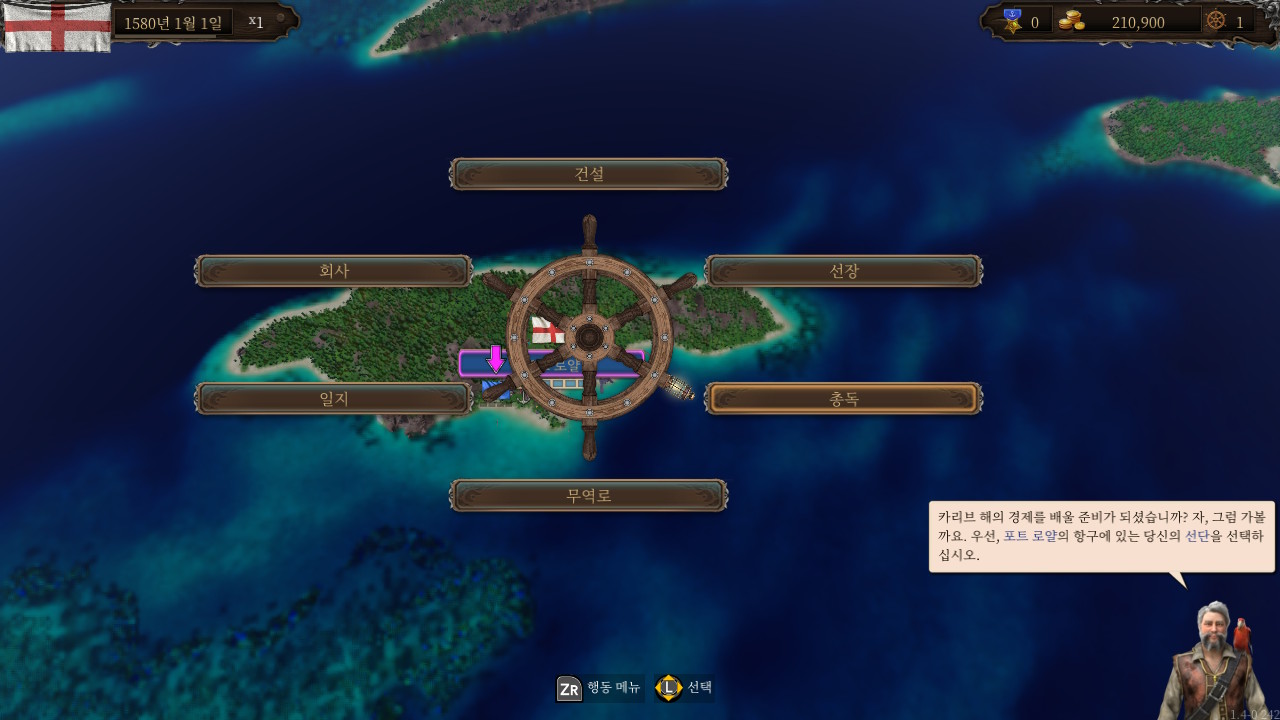Click the pink arrow marker above Port Royale

[x=496, y=358]
